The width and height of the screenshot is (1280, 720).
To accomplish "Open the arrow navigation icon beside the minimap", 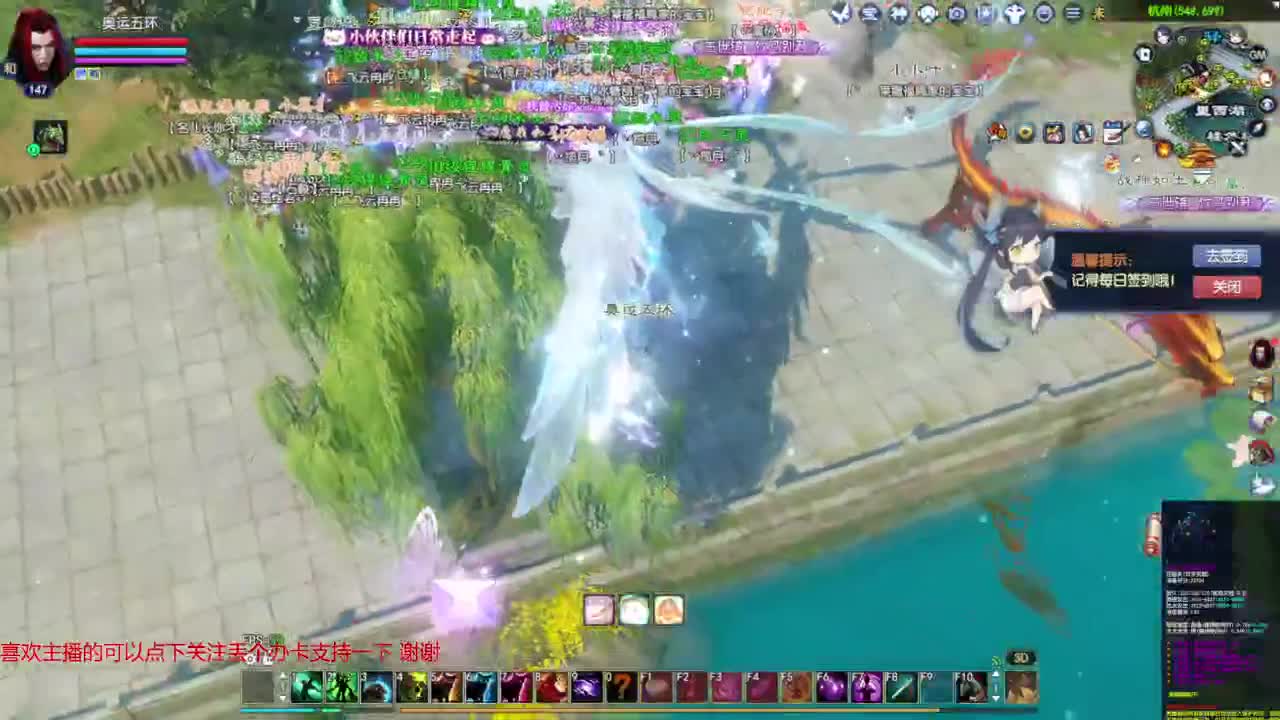I will [x=1256, y=126].
